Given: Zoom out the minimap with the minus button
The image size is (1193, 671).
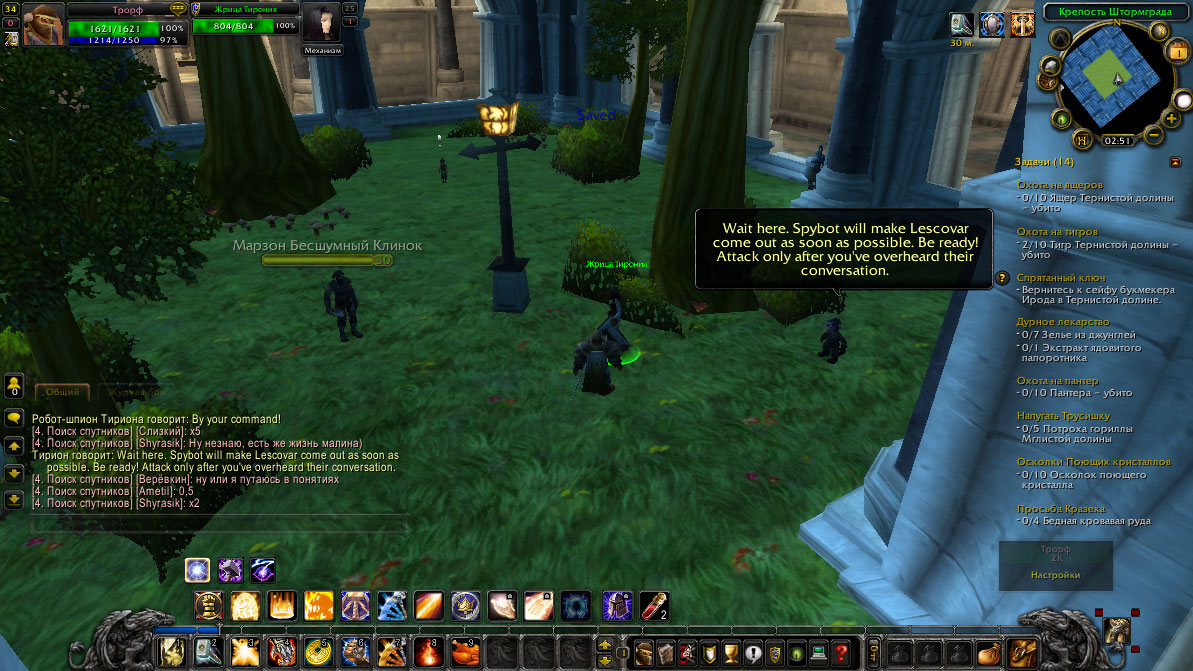Looking at the screenshot, I should click(1153, 135).
